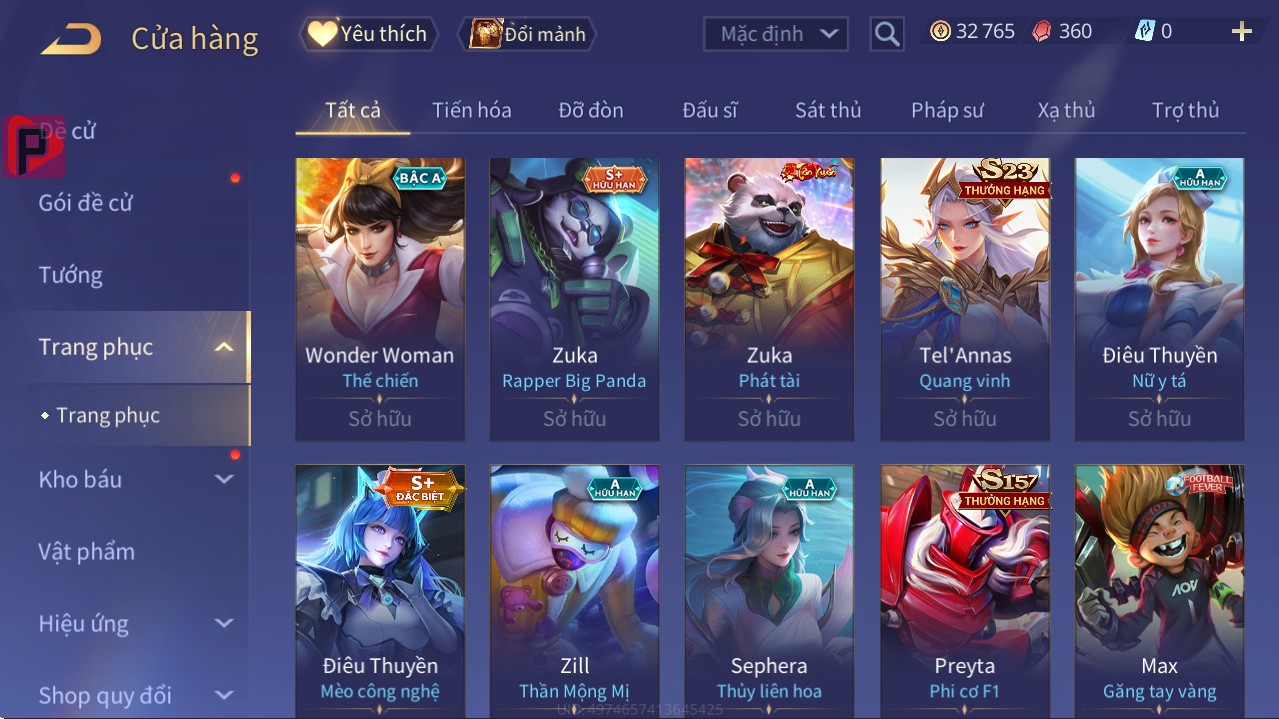Screen dimensions: 1279x719
Task: Go to the Tướng shop section
Action: coord(71,275)
